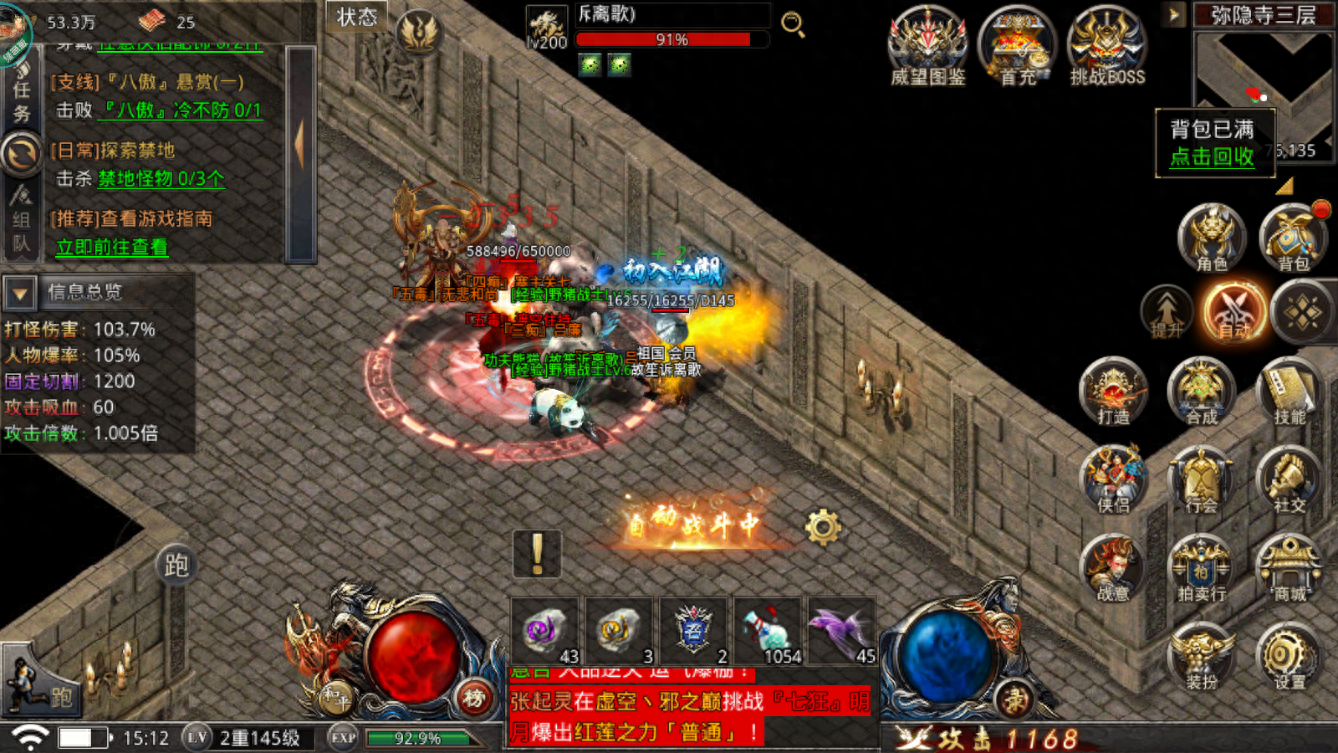Open the minimap of 弥隐寺三层
1338x753 pixels.
point(1264,95)
